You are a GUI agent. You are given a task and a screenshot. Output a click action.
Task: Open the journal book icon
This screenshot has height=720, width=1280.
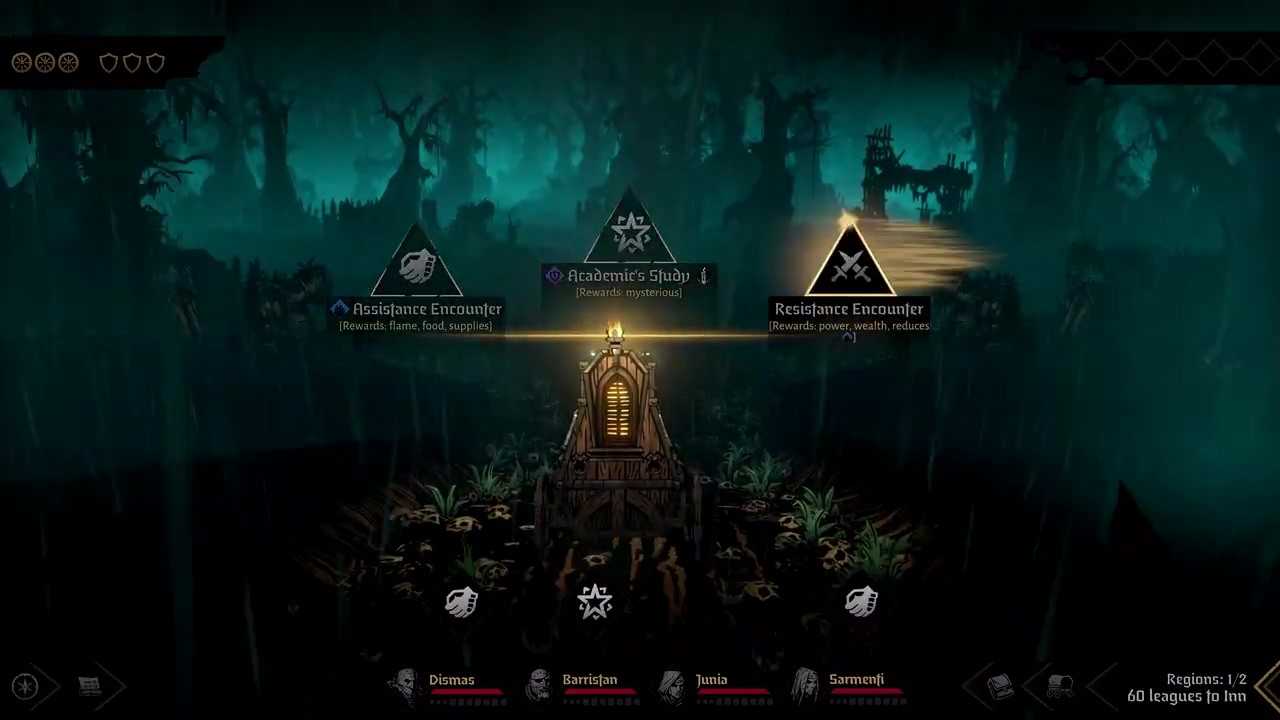(1000, 686)
